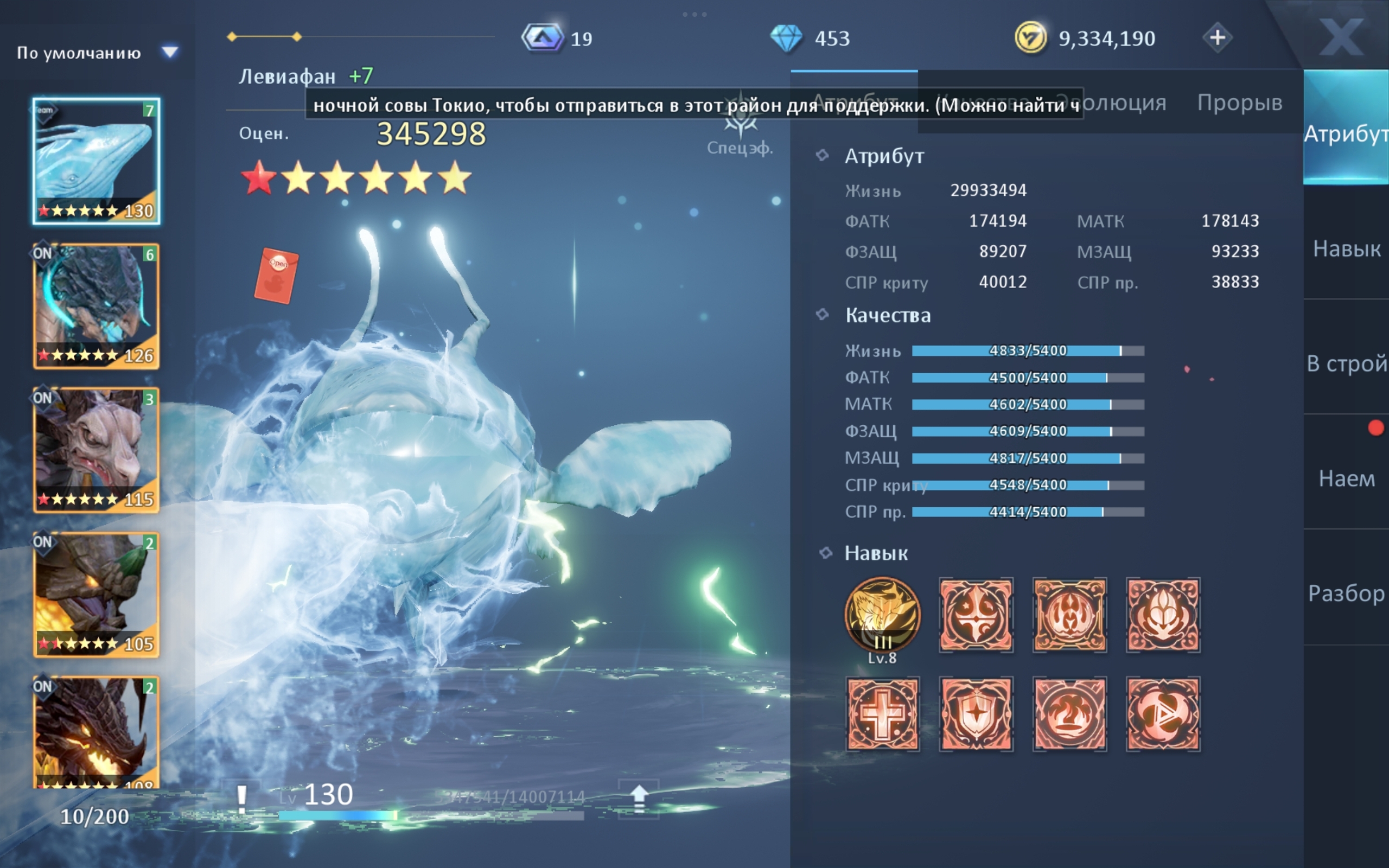Switch to the 'Прорыв' tab

click(1239, 103)
